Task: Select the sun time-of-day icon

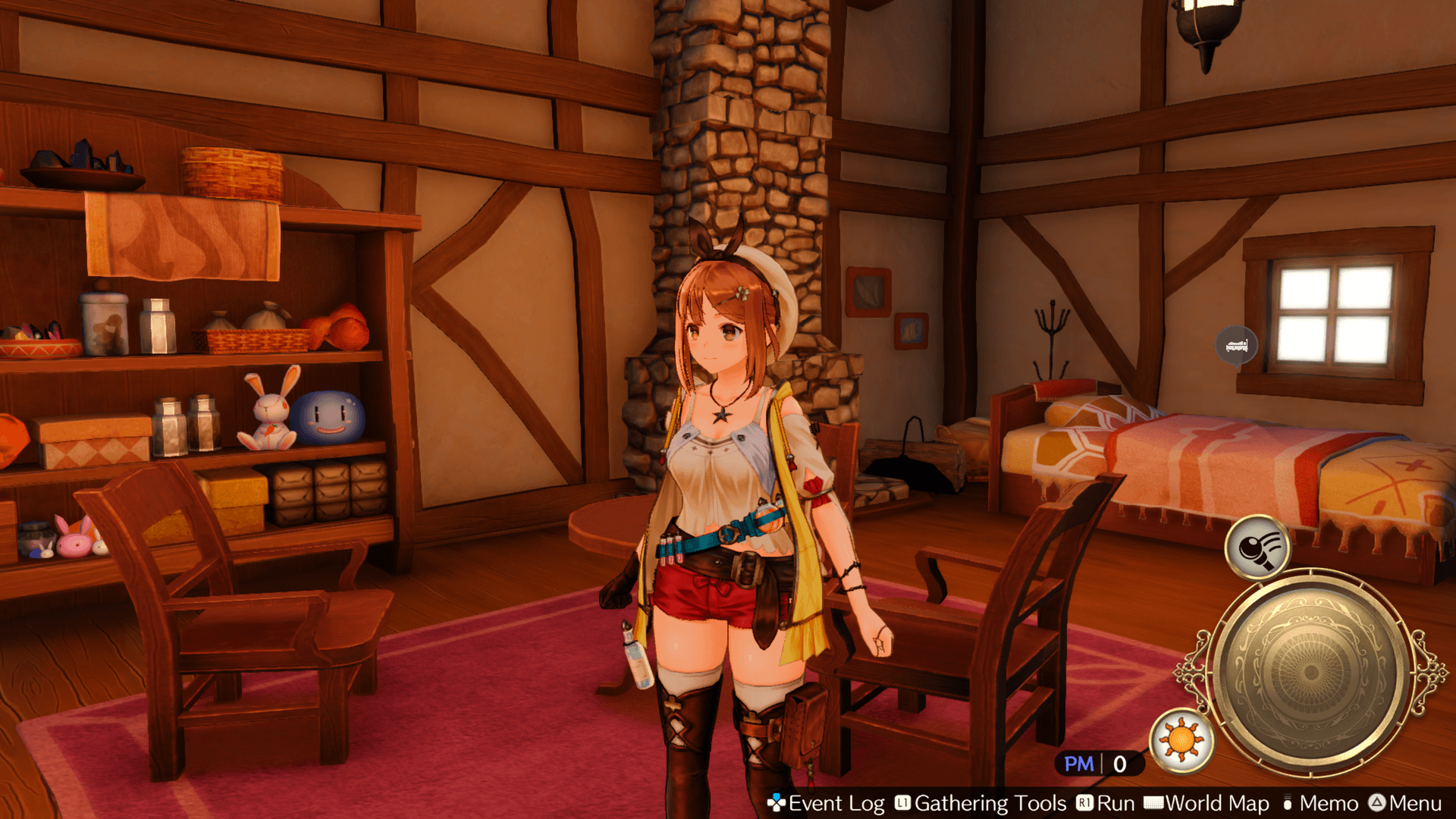Action: (1181, 739)
